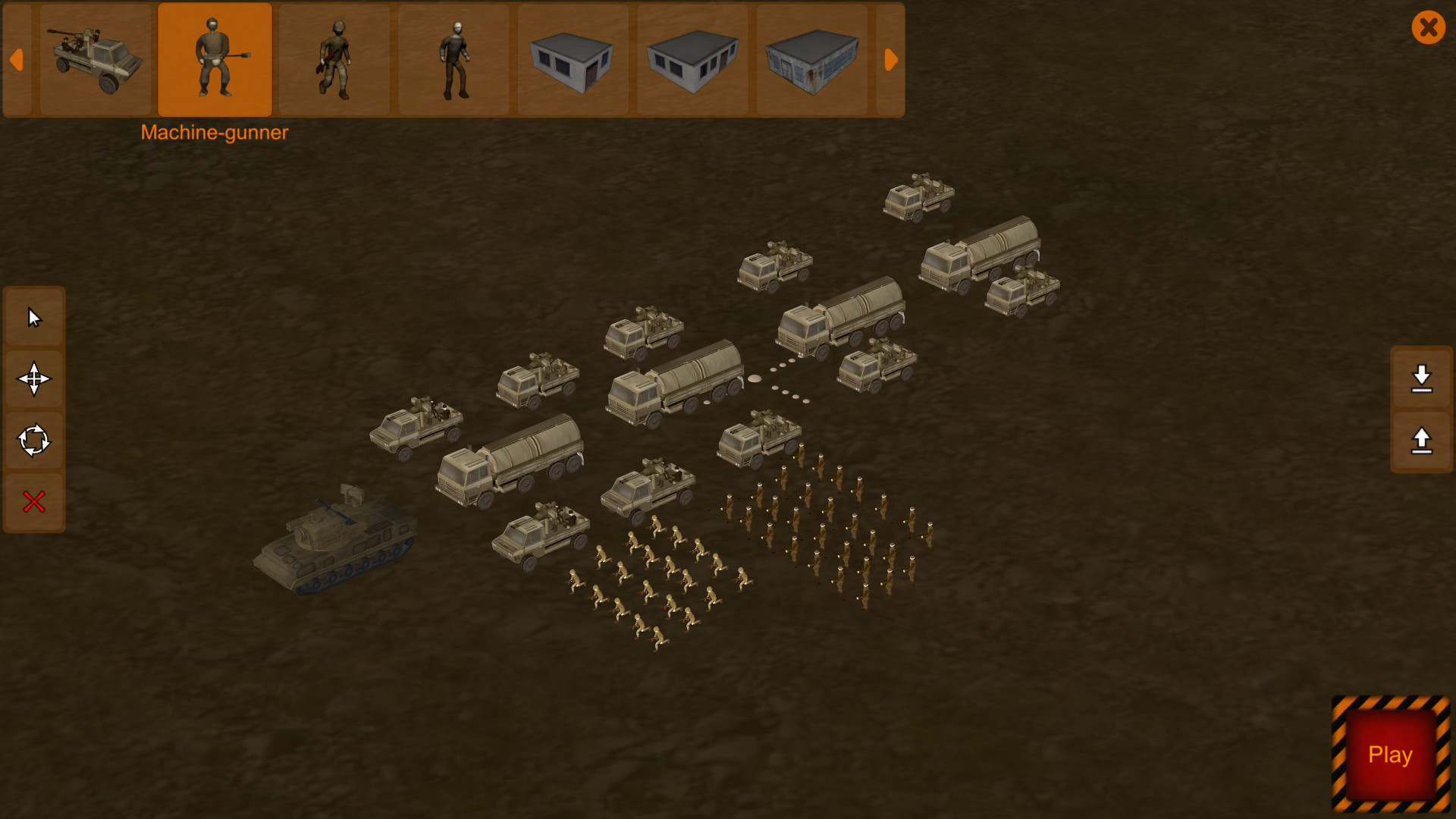
Task: Activate the circular rotate tool
Action: [34, 441]
